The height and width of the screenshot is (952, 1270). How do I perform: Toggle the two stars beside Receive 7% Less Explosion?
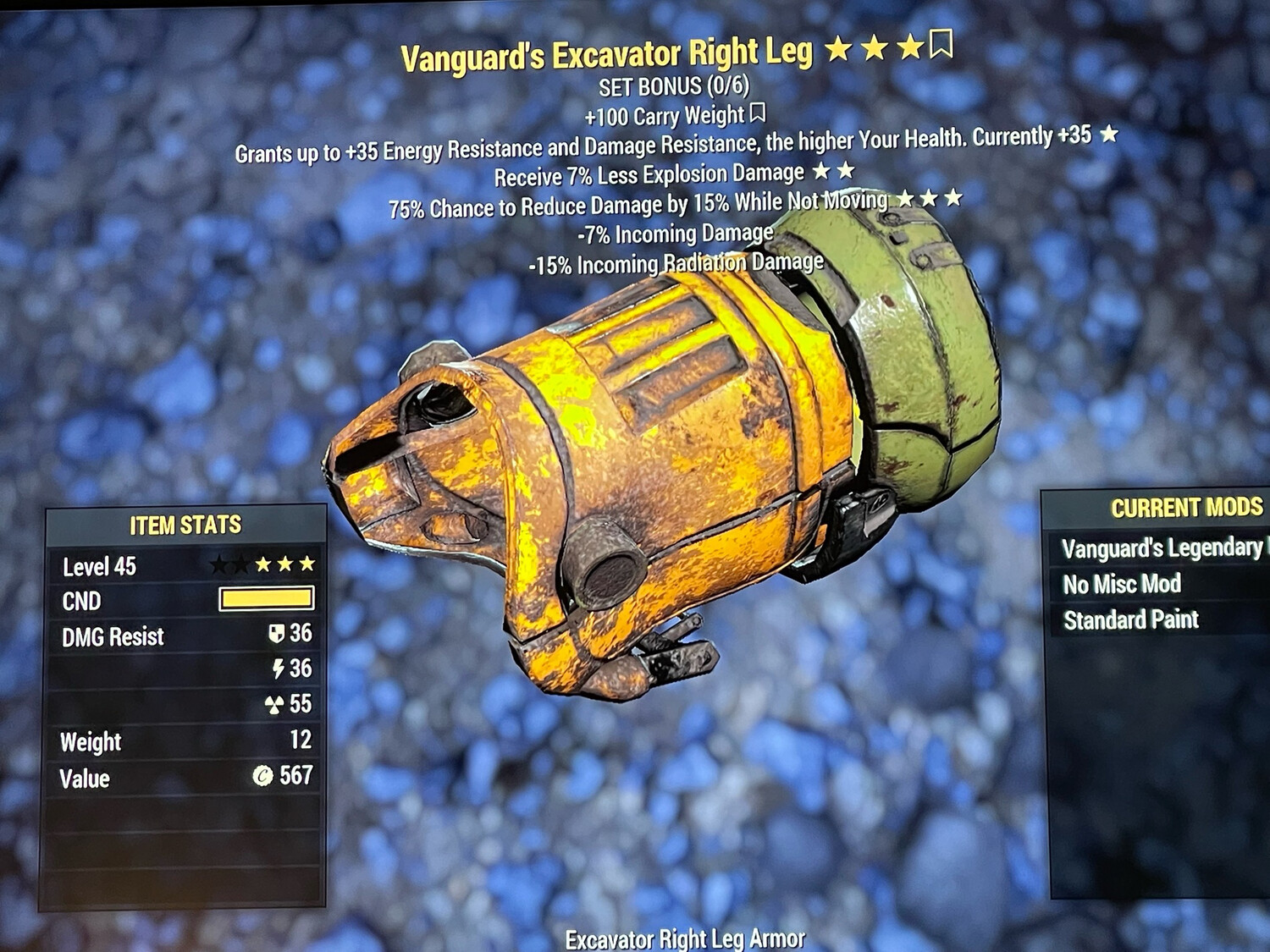835,172
